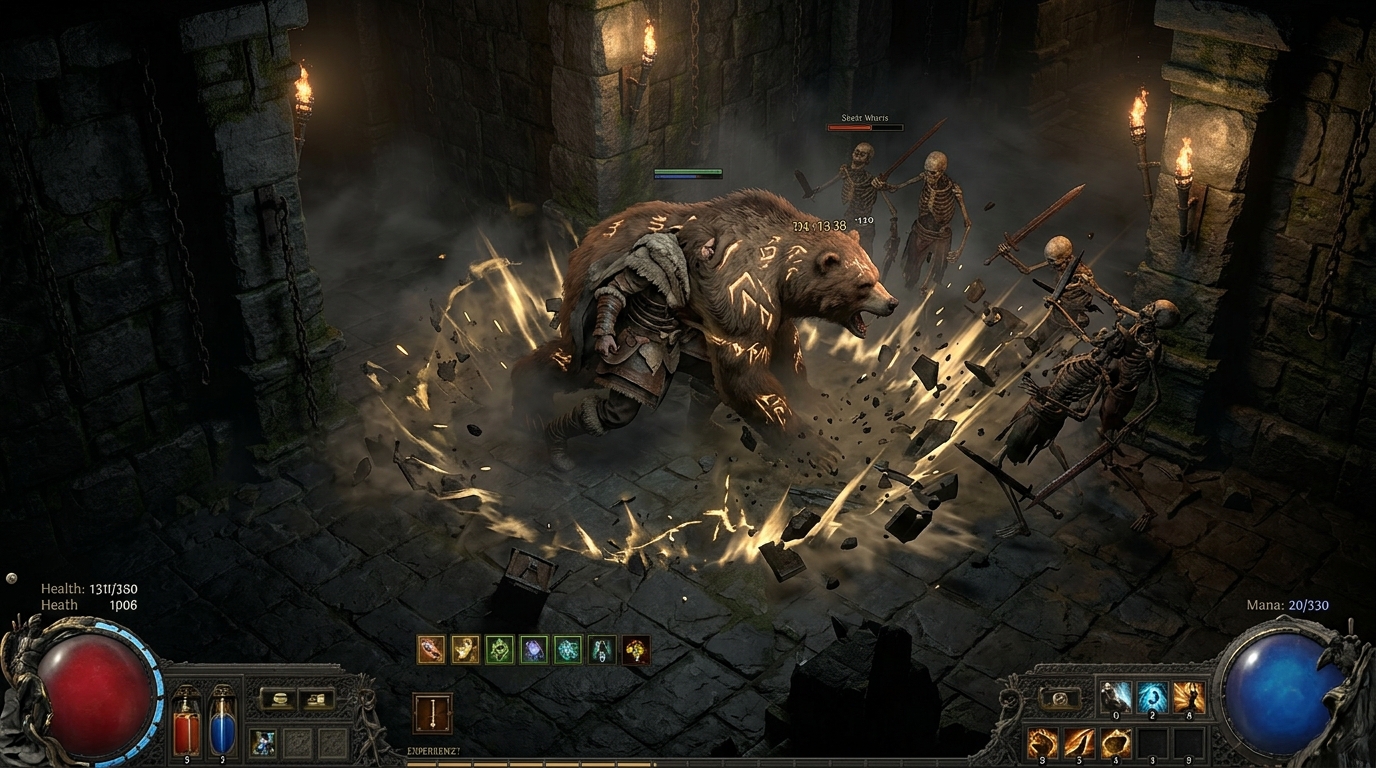1376x768 pixels.
Task: Select the fire skill bound to hotkey 8
Action: pyautogui.click(x=1189, y=697)
